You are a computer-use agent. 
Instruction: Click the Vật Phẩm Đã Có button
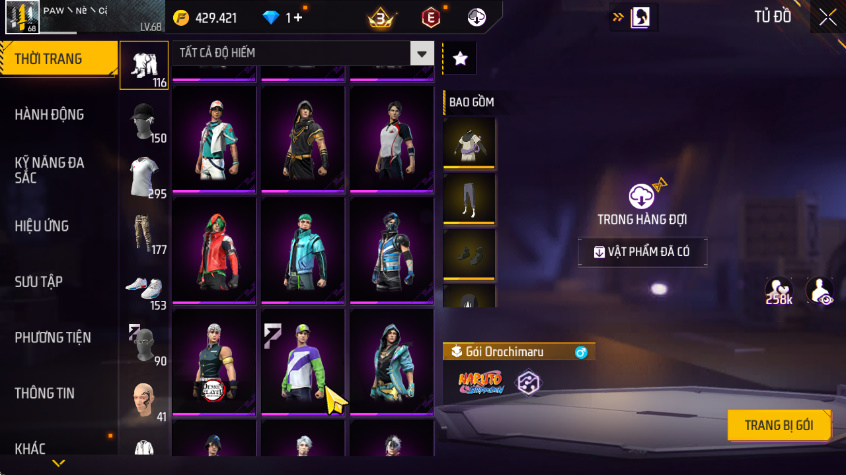(642, 252)
